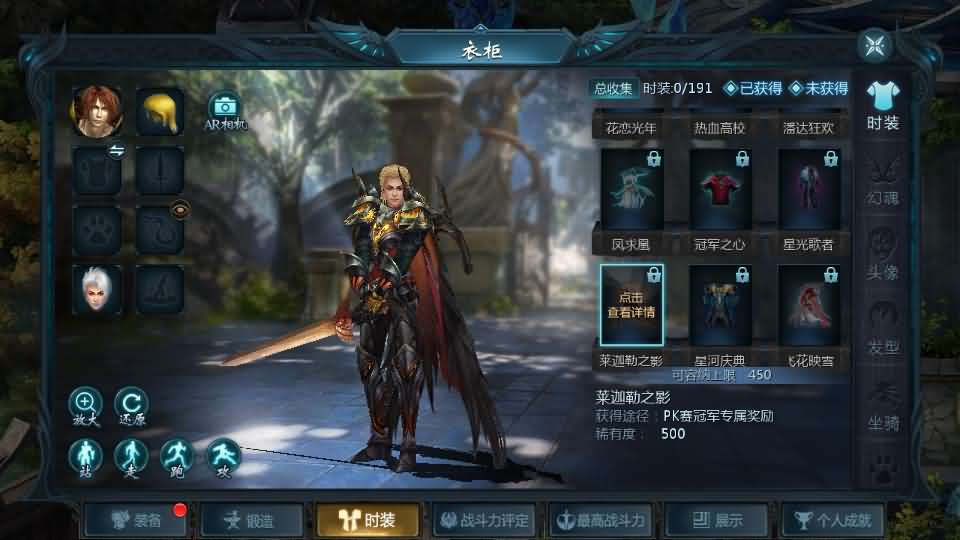Choose the 走 walking animation
Screen dimensions: 960x540
pyautogui.click(x=131, y=457)
